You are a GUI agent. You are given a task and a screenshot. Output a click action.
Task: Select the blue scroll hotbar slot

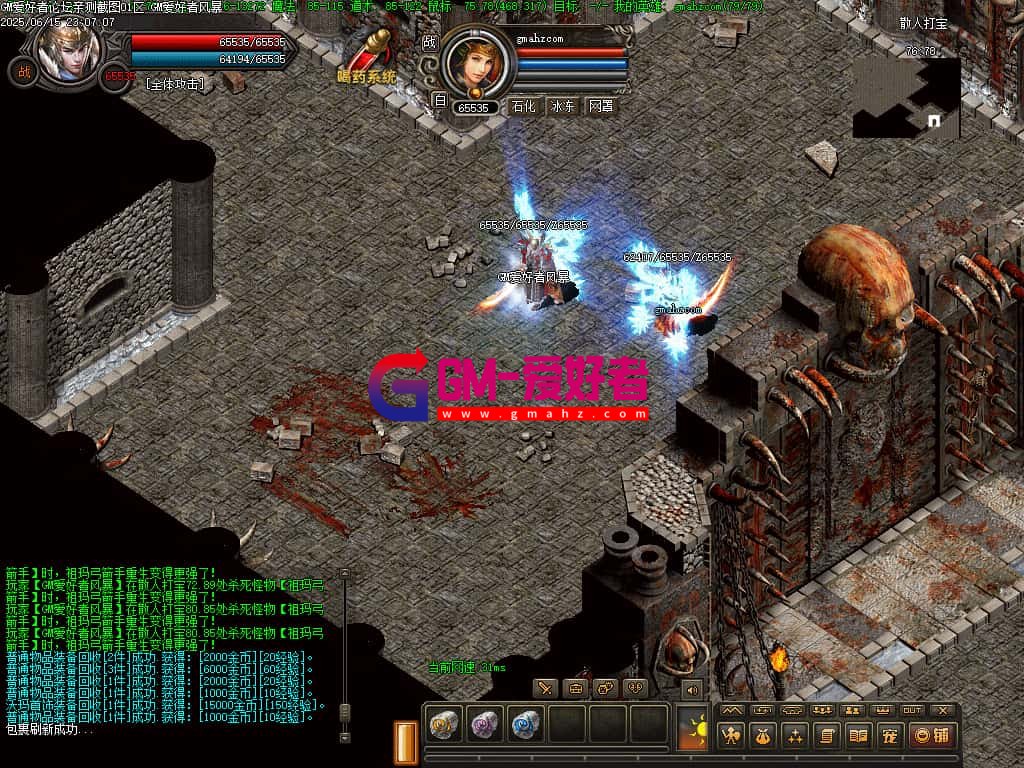click(526, 724)
